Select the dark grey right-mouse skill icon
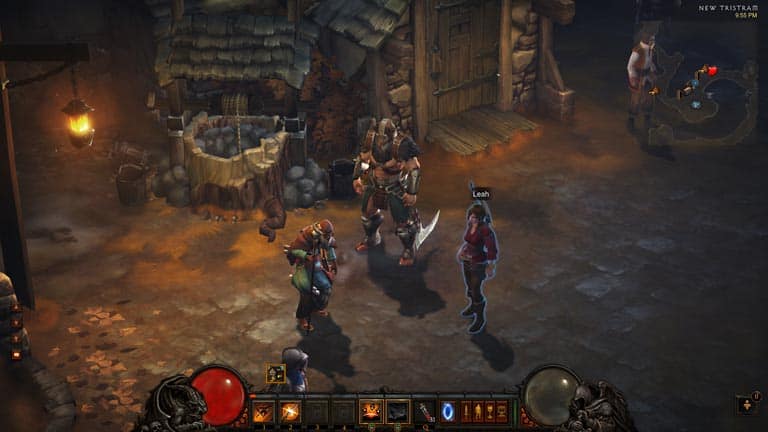This screenshot has height=432, width=768. [x=397, y=411]
